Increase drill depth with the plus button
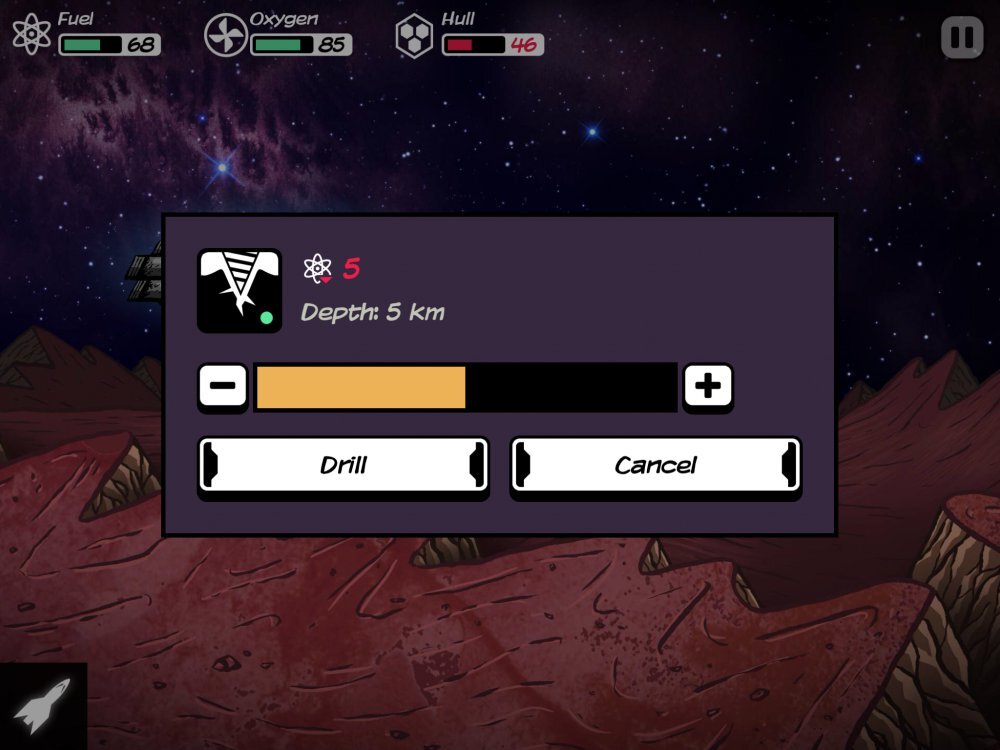1000x750 pixels. [708, 386]
